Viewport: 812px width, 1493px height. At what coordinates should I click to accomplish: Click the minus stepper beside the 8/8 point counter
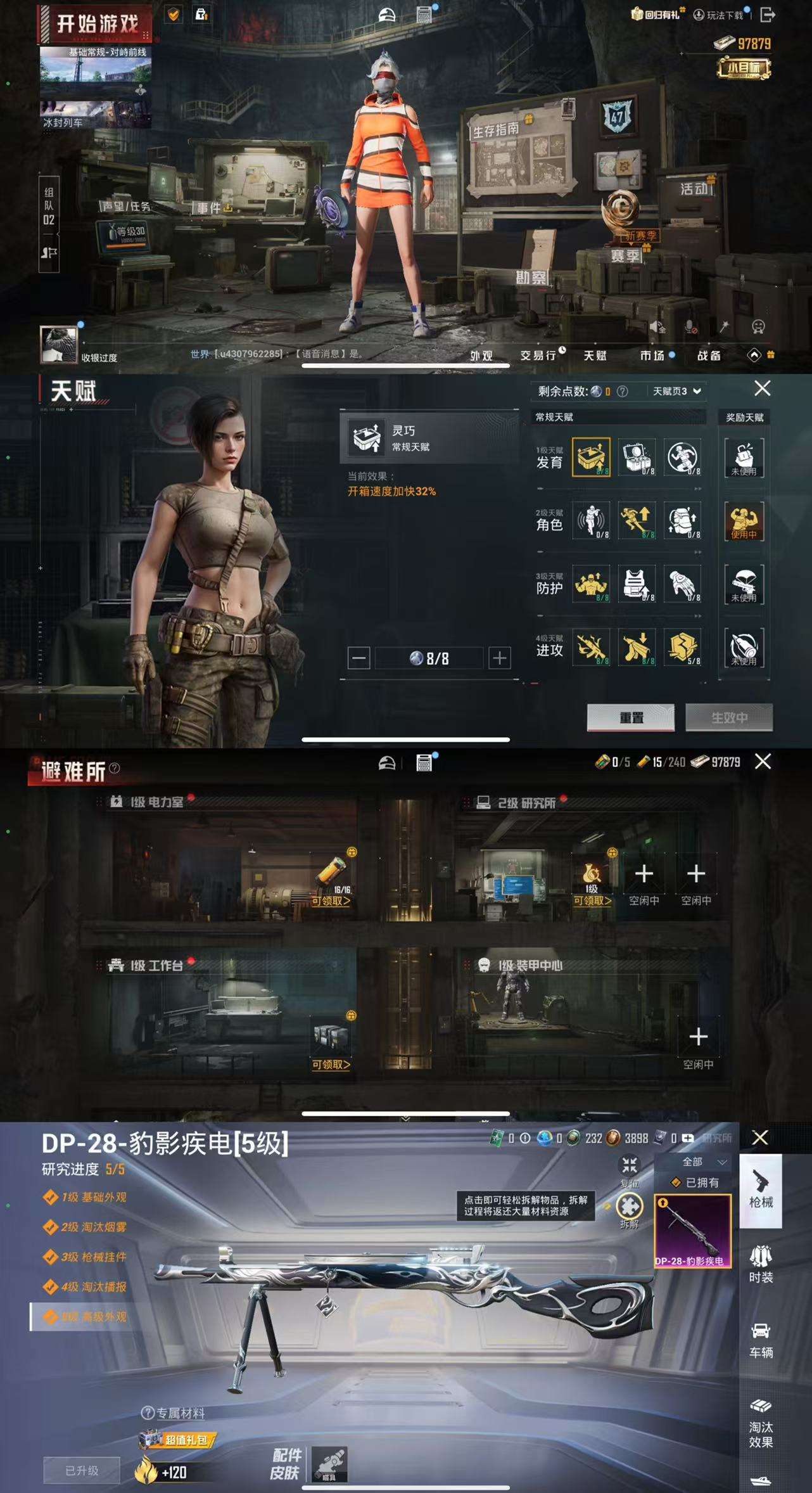[x=360, y=659]
